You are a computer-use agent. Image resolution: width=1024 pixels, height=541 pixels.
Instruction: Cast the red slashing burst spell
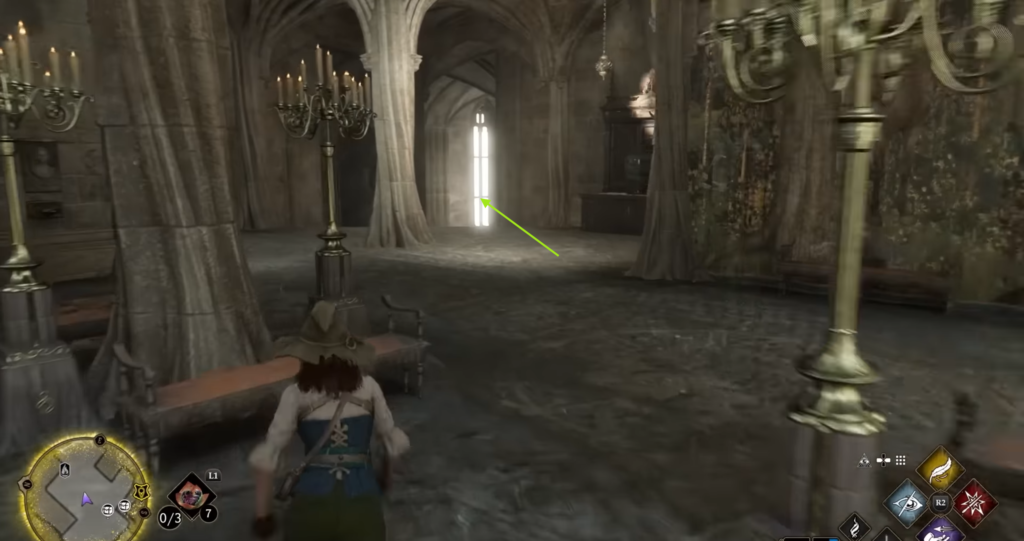974,501
